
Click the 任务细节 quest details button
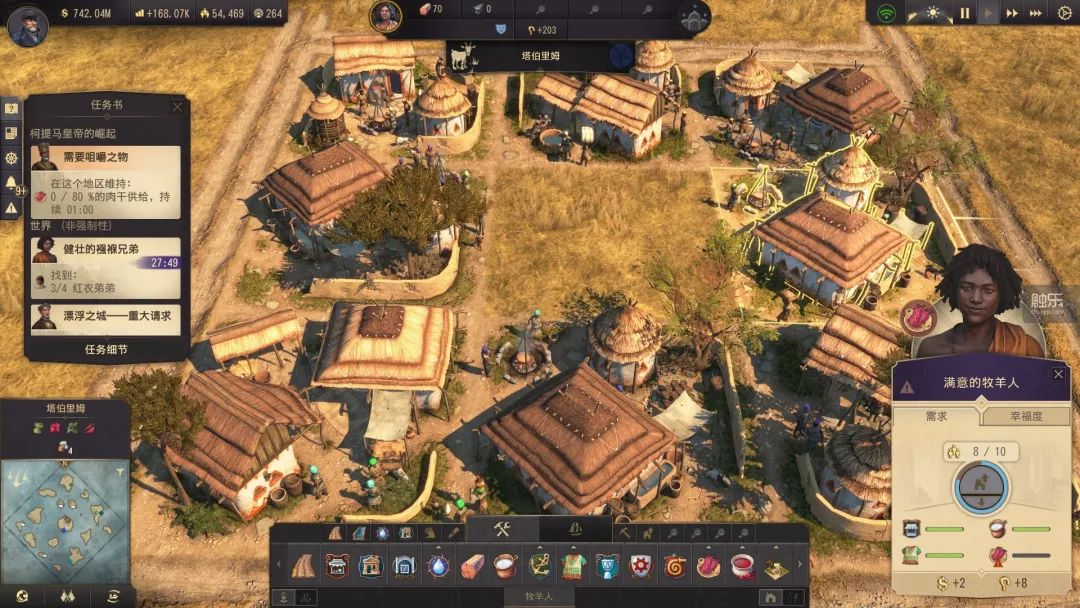(106, 350)
